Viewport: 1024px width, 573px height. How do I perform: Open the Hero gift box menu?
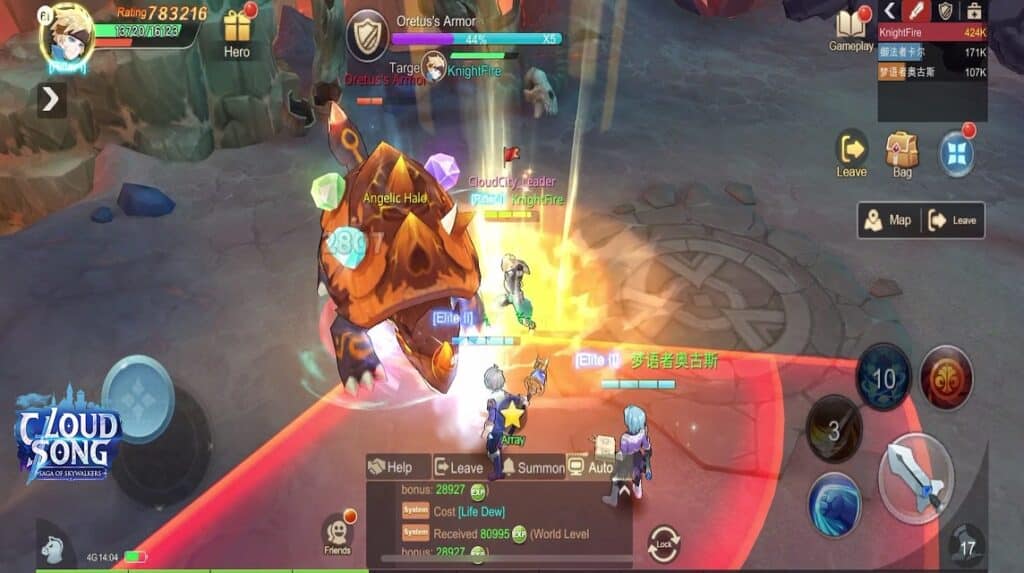pos(237,31)
